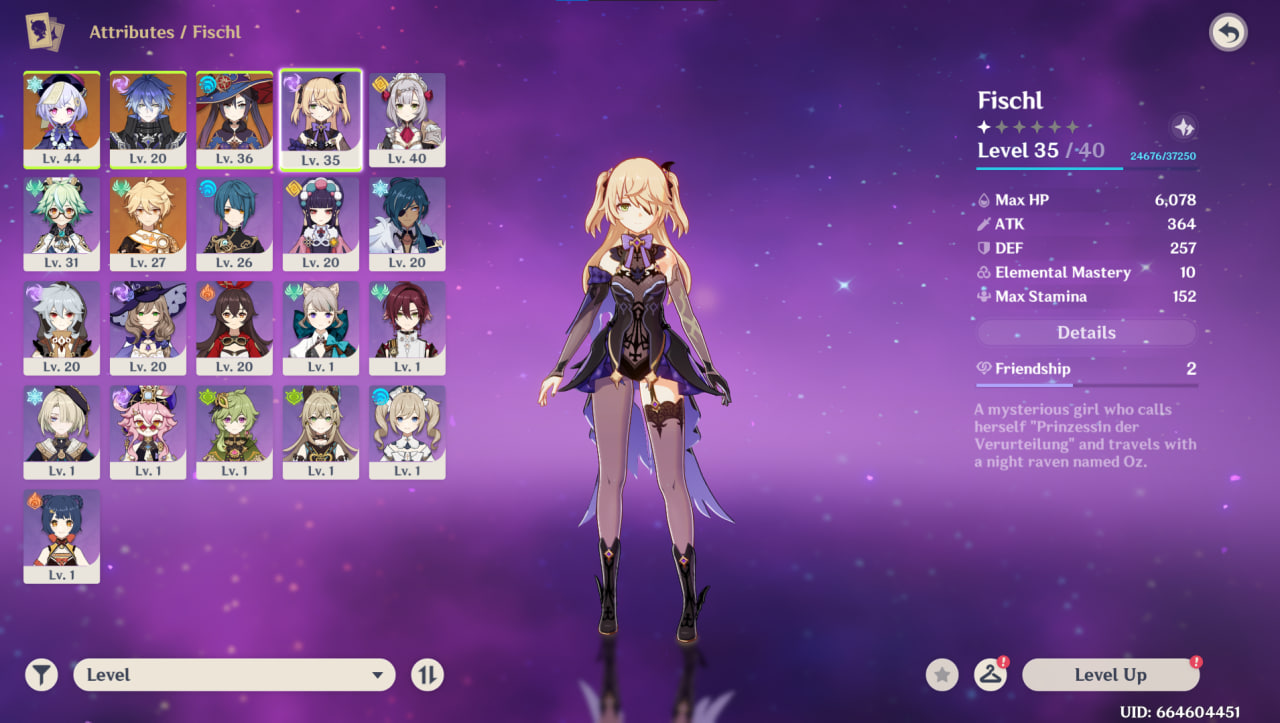Select Kaeya with the eyepatch
The image size is (1280, 723).
click(407, 223)
